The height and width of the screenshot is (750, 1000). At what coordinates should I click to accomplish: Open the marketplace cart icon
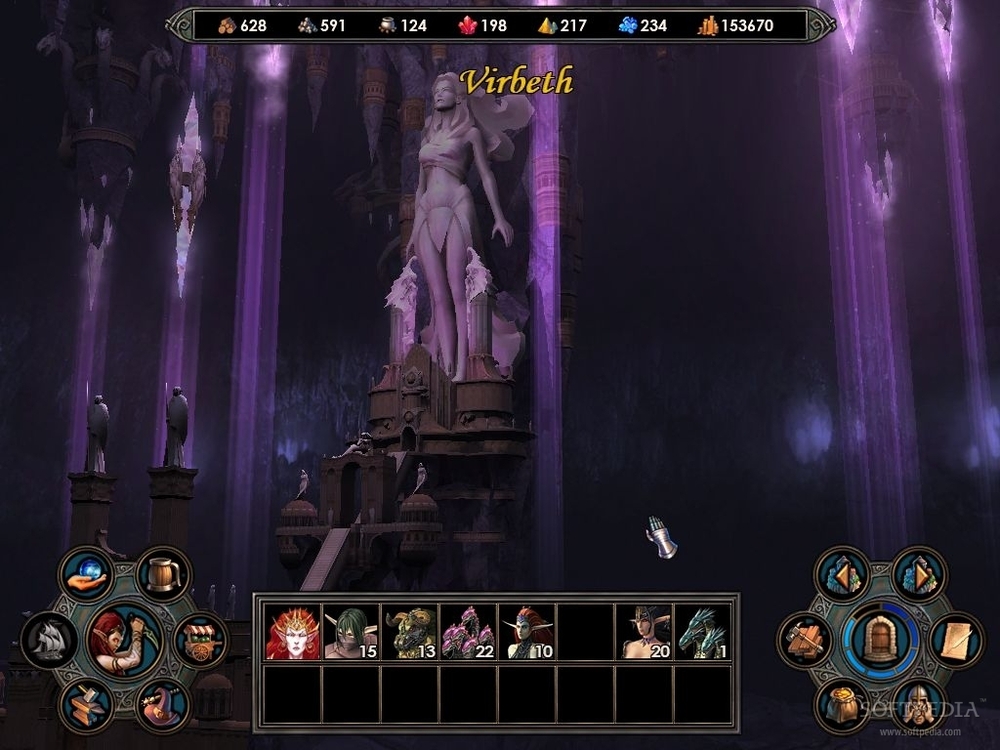point(200,640)
